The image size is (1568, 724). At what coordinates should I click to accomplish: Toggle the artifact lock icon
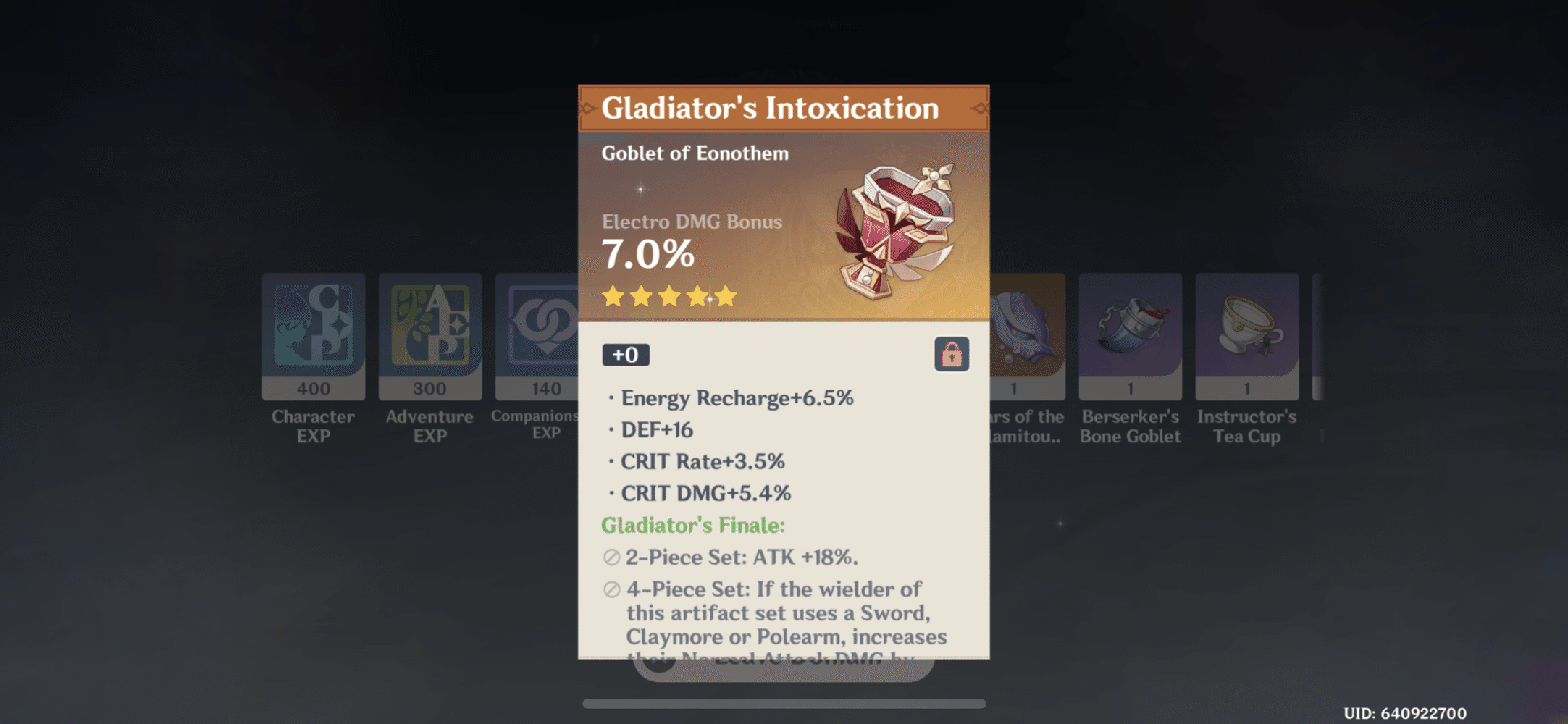coord(951,355)
